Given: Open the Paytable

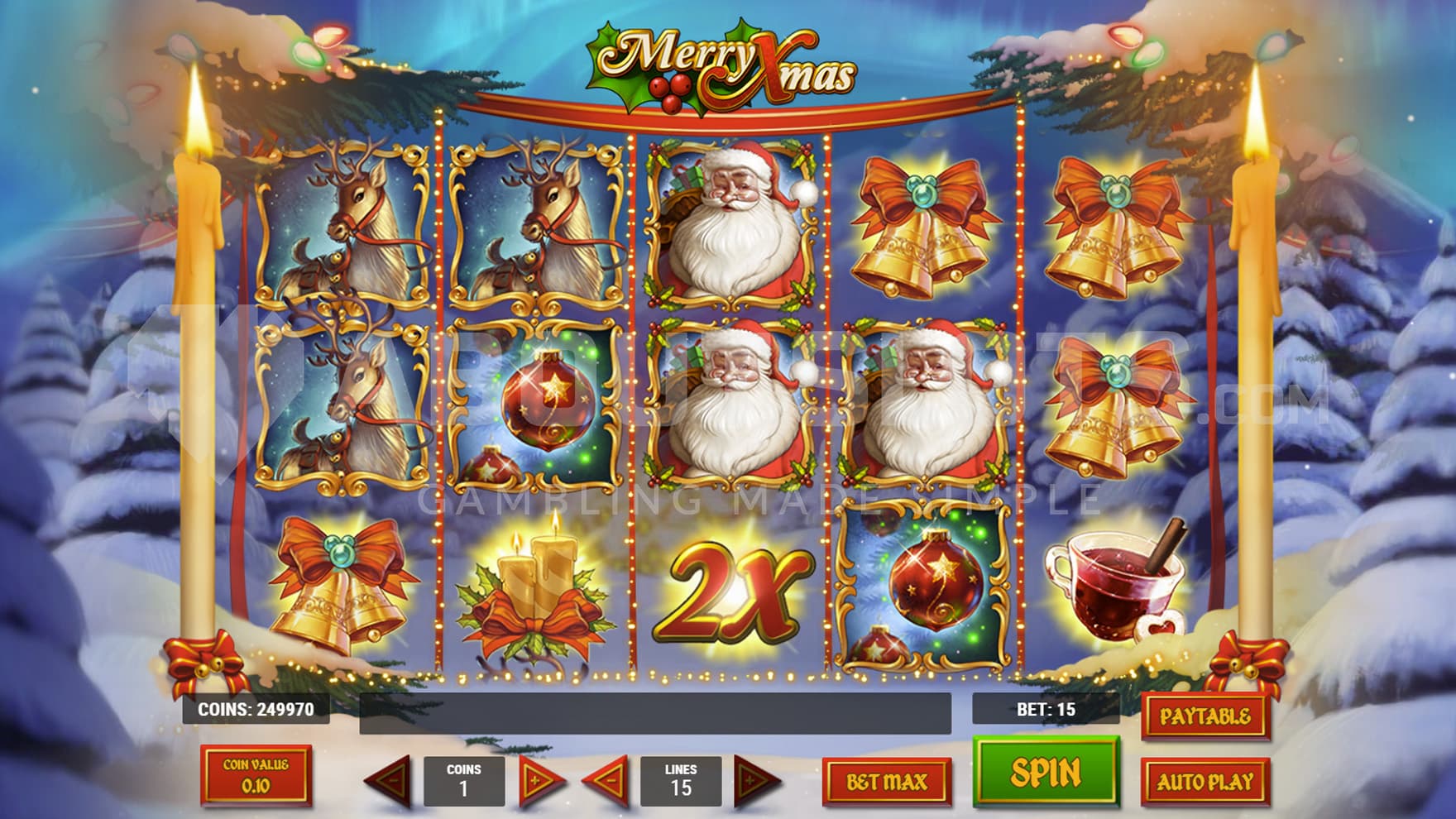Looking at the screenshot, I should click(x=1205, y=716).
